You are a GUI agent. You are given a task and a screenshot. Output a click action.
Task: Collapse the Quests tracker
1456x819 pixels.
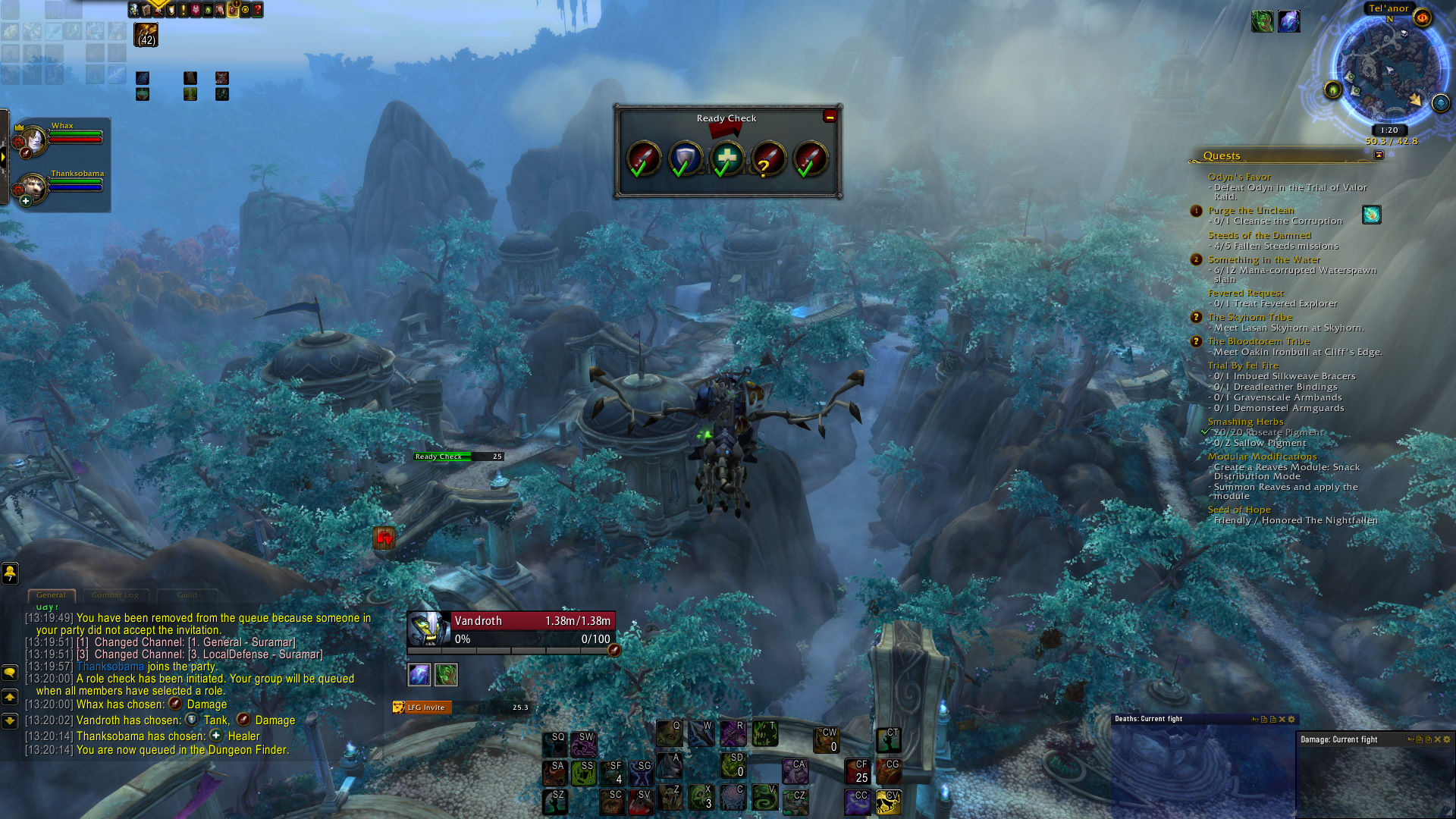(x=1379, y=155)
